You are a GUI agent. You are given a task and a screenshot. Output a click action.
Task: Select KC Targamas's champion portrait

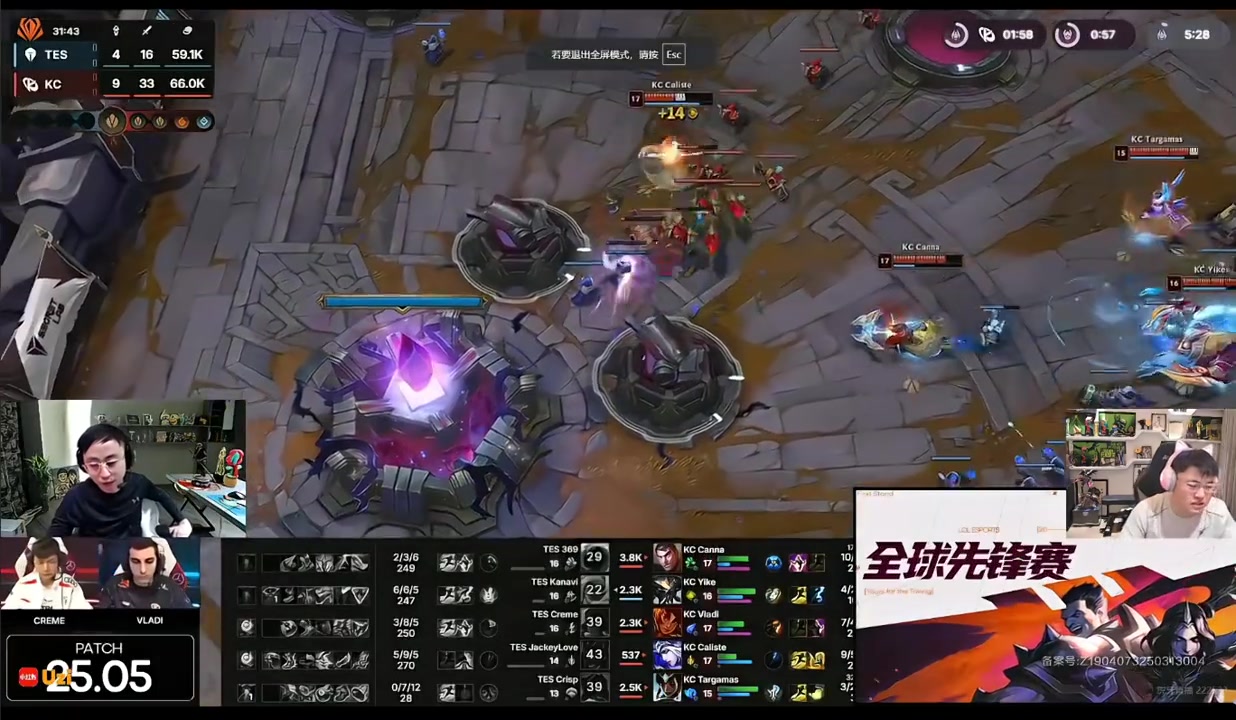point(667,688)
